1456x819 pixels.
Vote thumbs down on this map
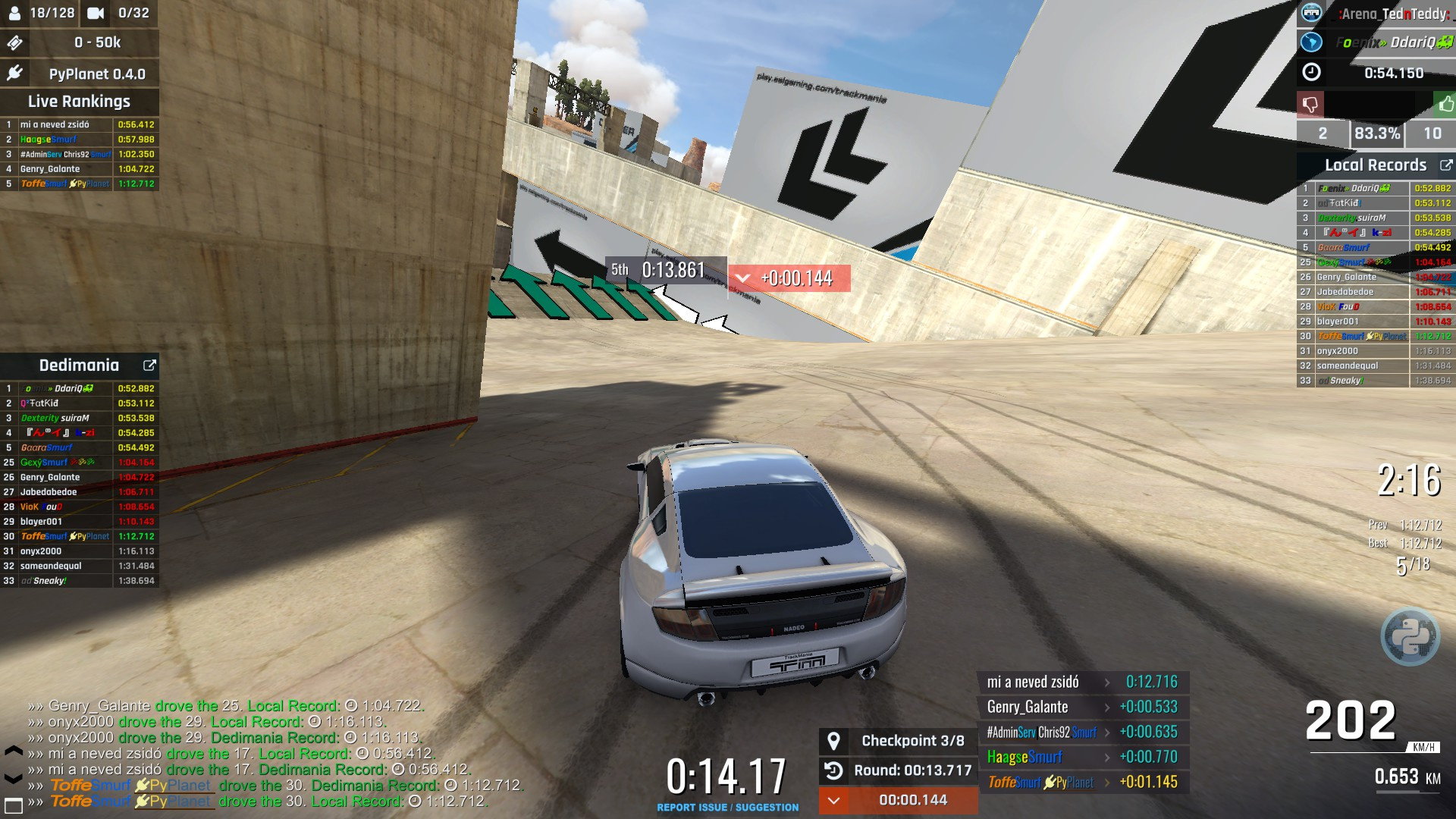(x=1310, y=104)
